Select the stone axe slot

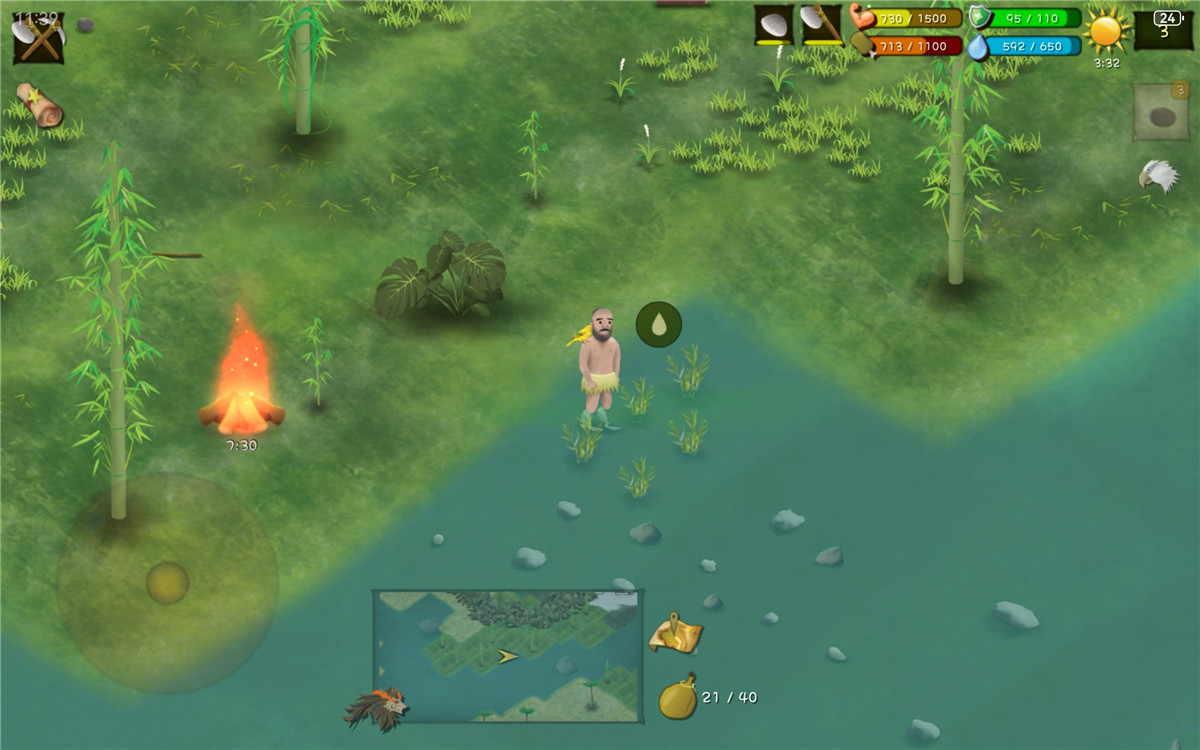[x=822, y=25]
